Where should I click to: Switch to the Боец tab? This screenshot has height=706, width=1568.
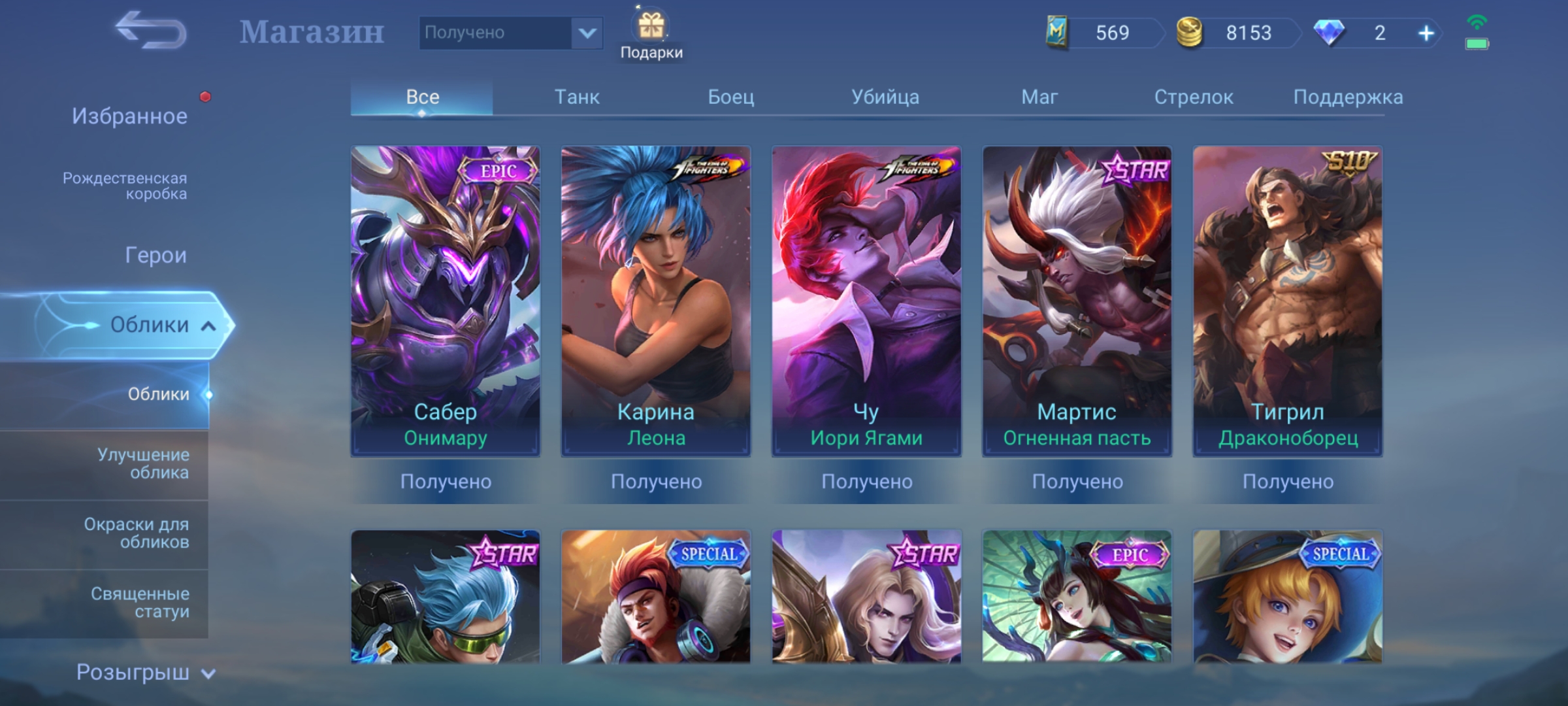point(730,97)
